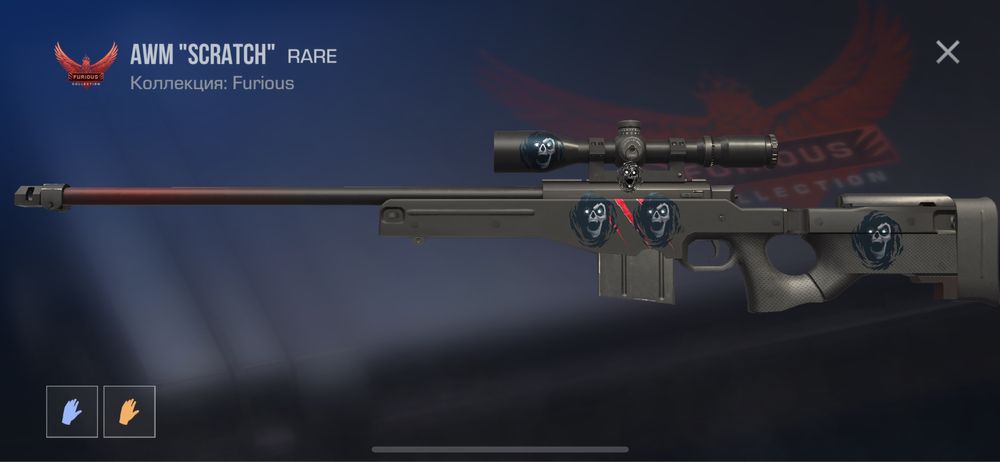Image resolution: width=1000 pixels, height=462 pixels.
Task: Select the blue glove option
Action: point(72,411)
